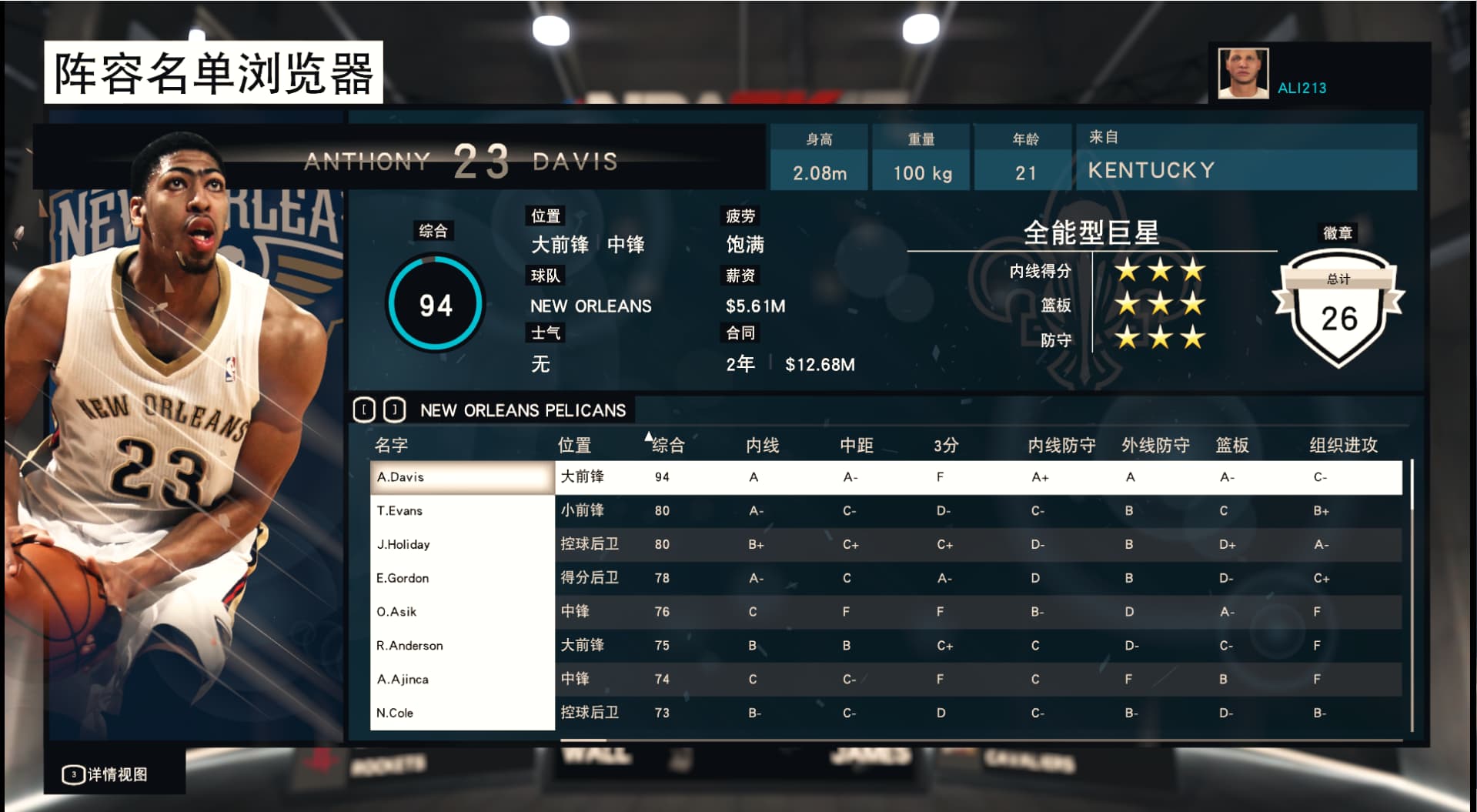Image resolution: width=1477 pixels, height=812 pixels.
Task: Sort by 内线 inside scoring column
Action: point(762,445)
